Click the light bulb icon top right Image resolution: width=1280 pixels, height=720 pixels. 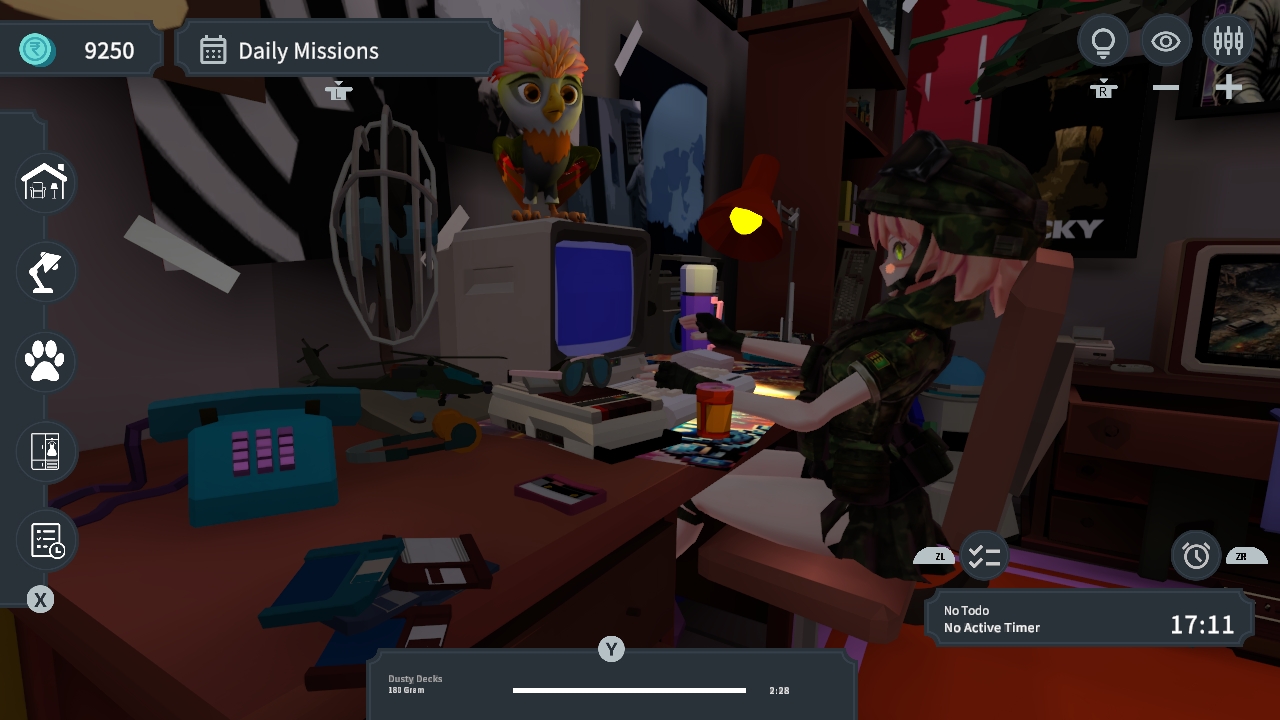point(1103,41)
